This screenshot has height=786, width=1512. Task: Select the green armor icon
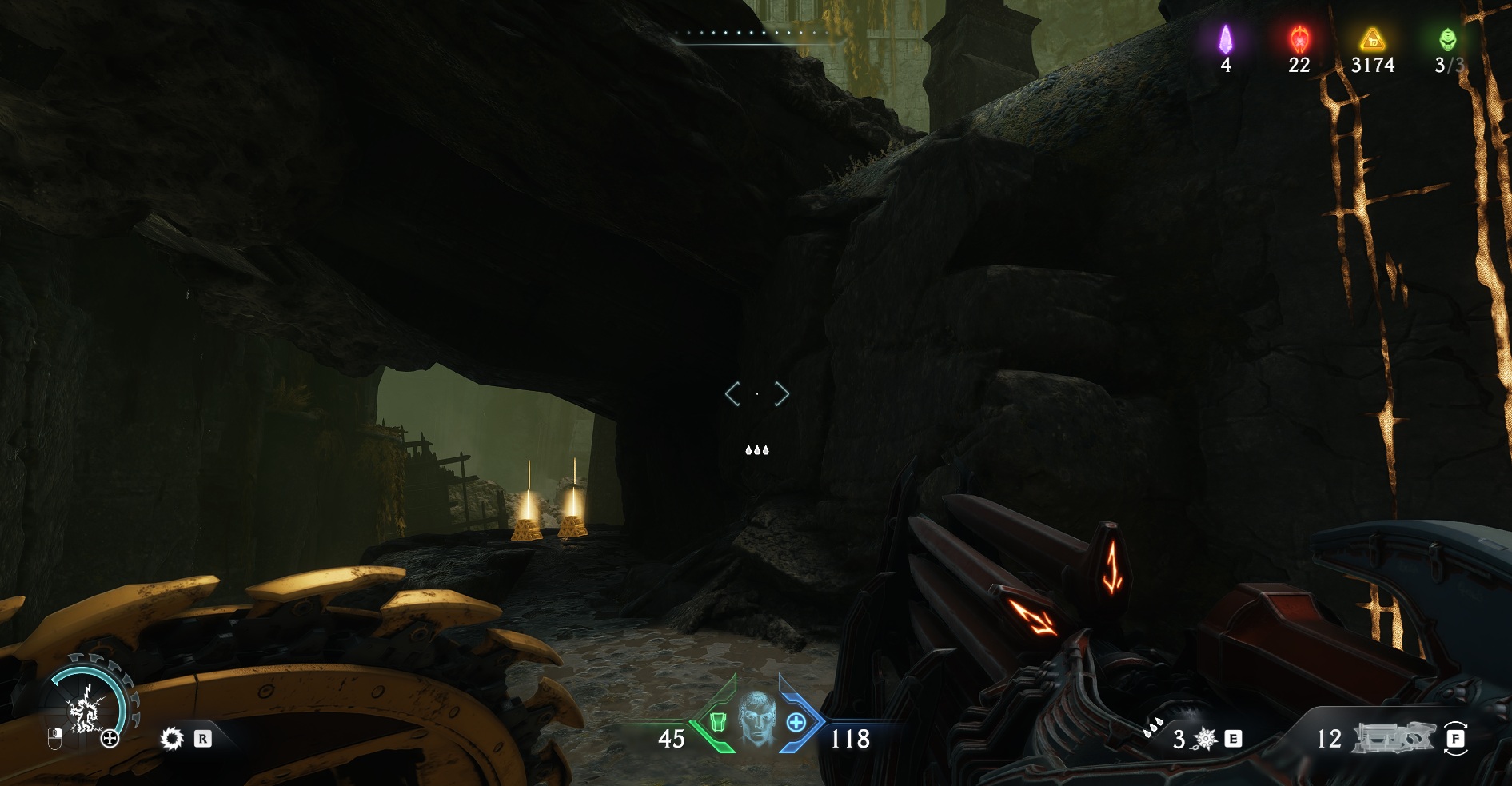tap(717, 722)
